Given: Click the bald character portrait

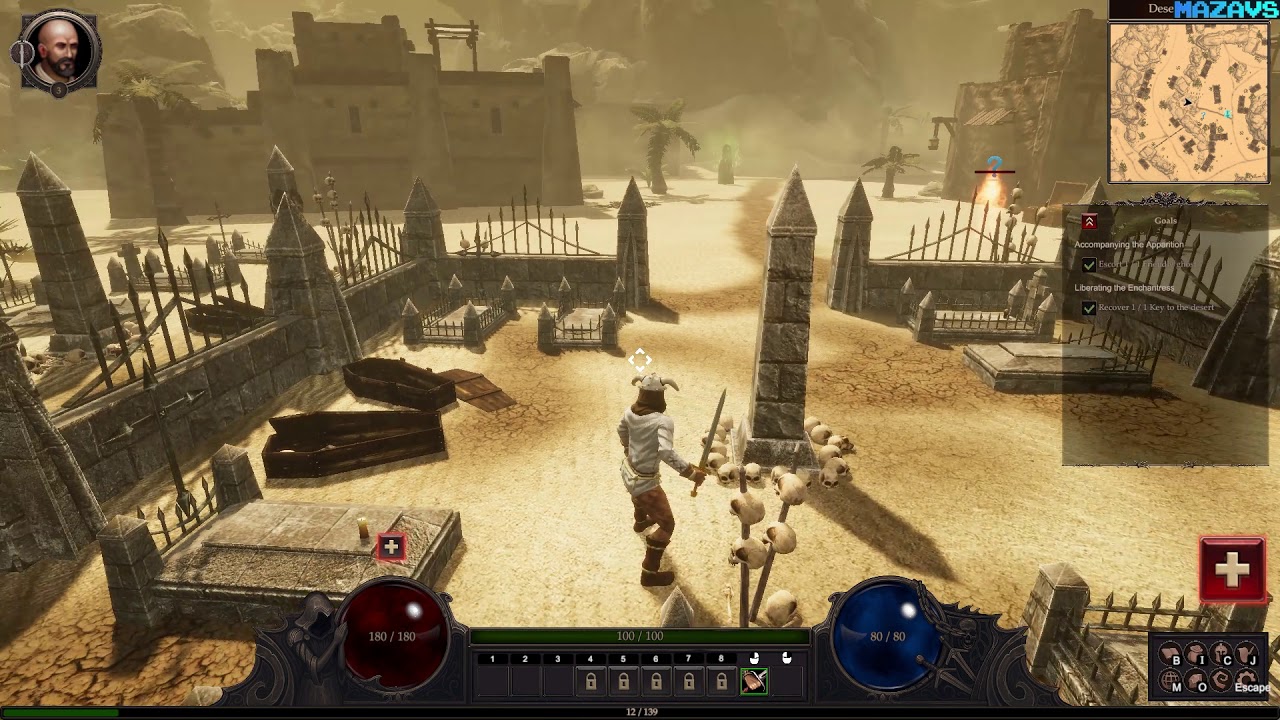Looking at the screenshot, I should tap(59, 52).
